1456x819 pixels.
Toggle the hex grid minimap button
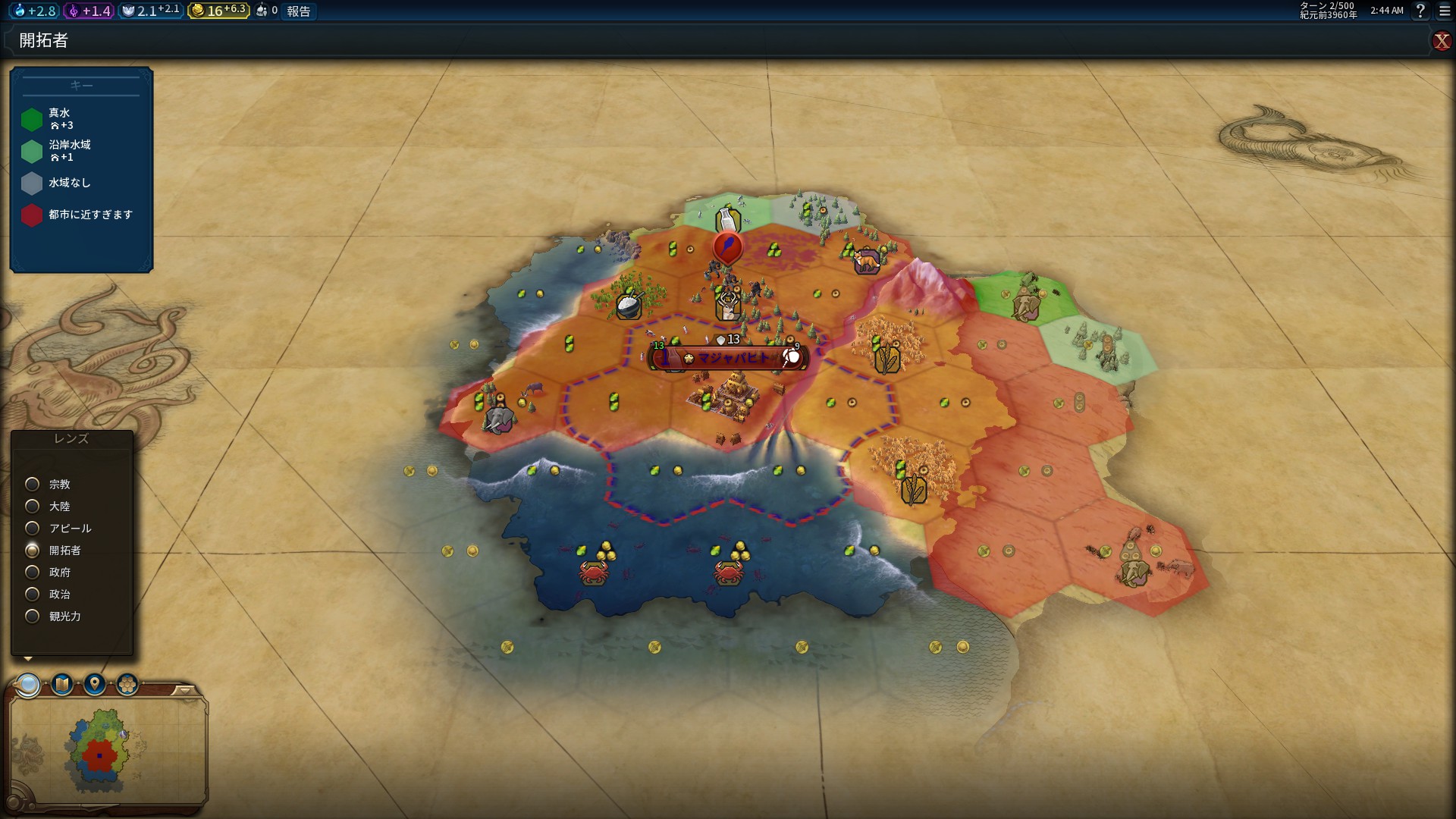[x=127, y=685]
